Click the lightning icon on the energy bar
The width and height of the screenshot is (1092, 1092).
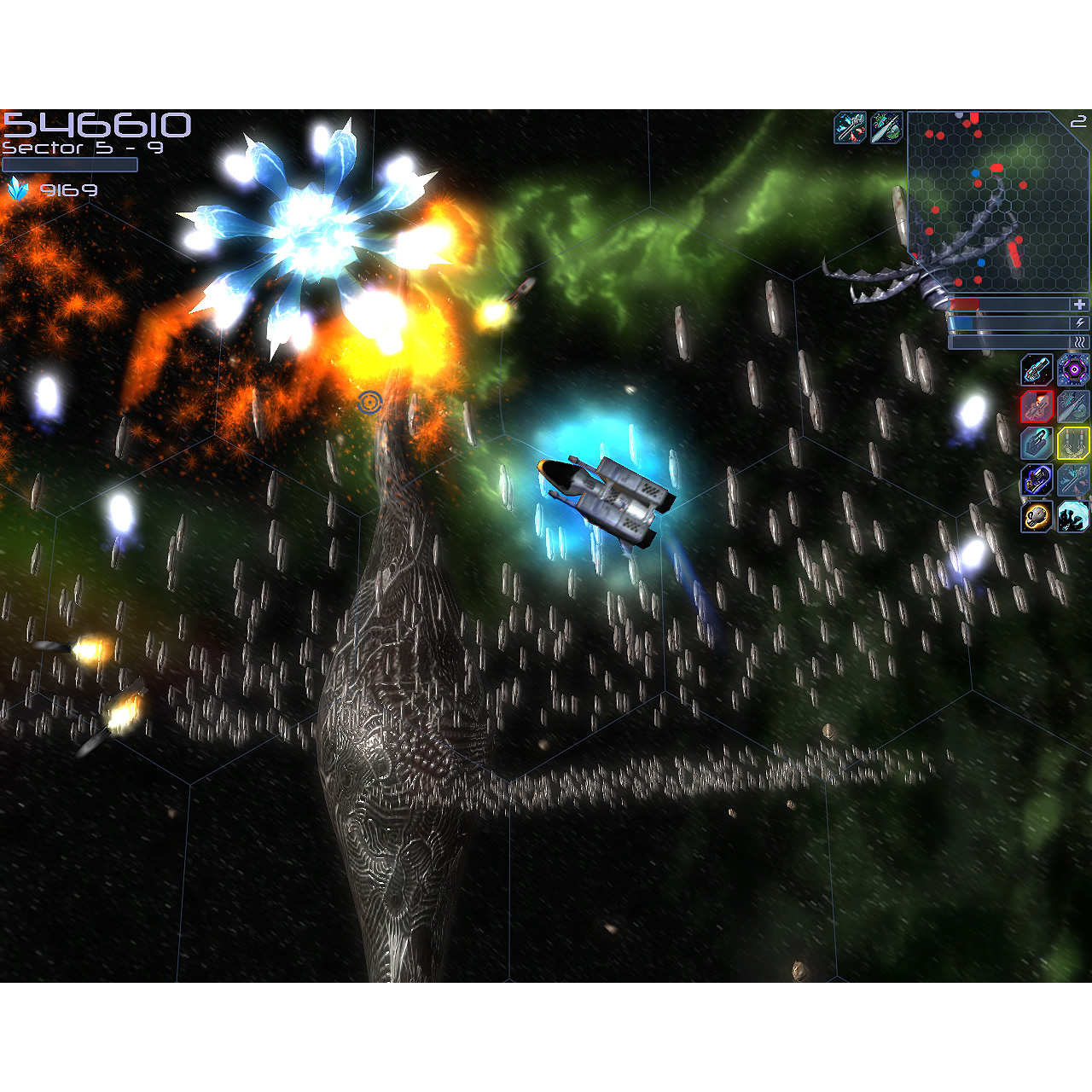[x=1080, y=322]
